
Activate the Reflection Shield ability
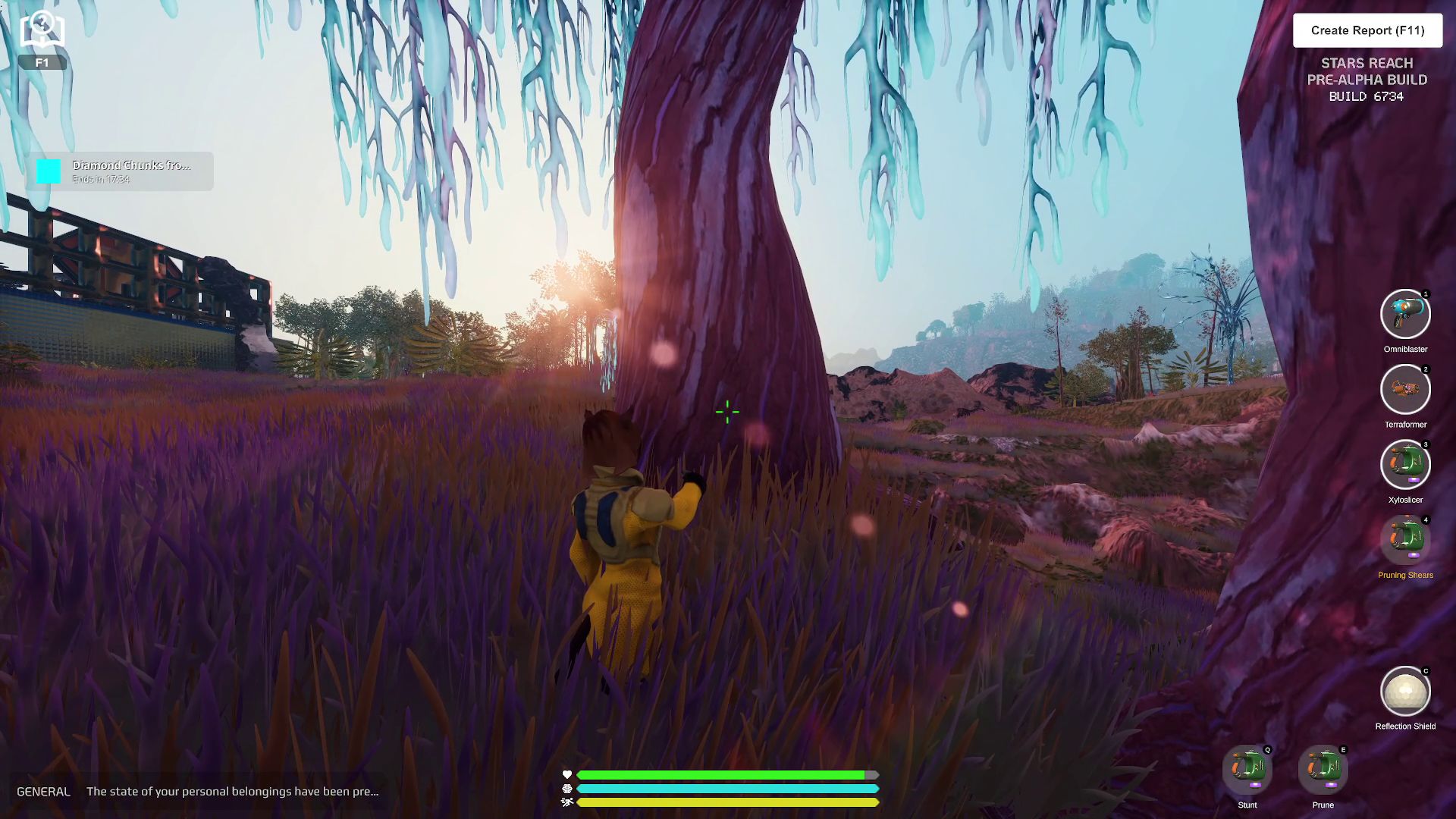pyautogui.click(x=1405, y=692)
